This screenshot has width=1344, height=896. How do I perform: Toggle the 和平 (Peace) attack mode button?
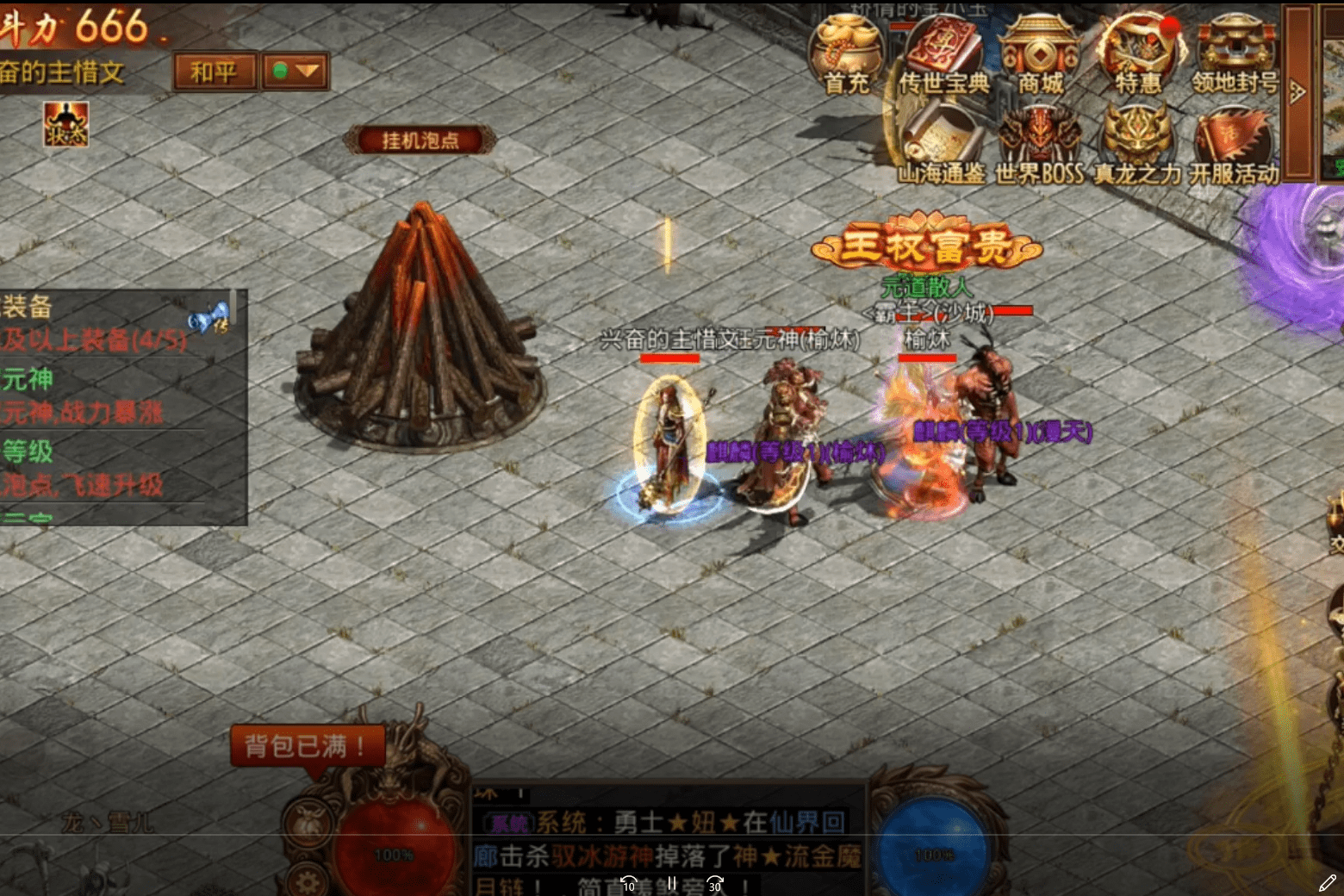pos(214,72)
